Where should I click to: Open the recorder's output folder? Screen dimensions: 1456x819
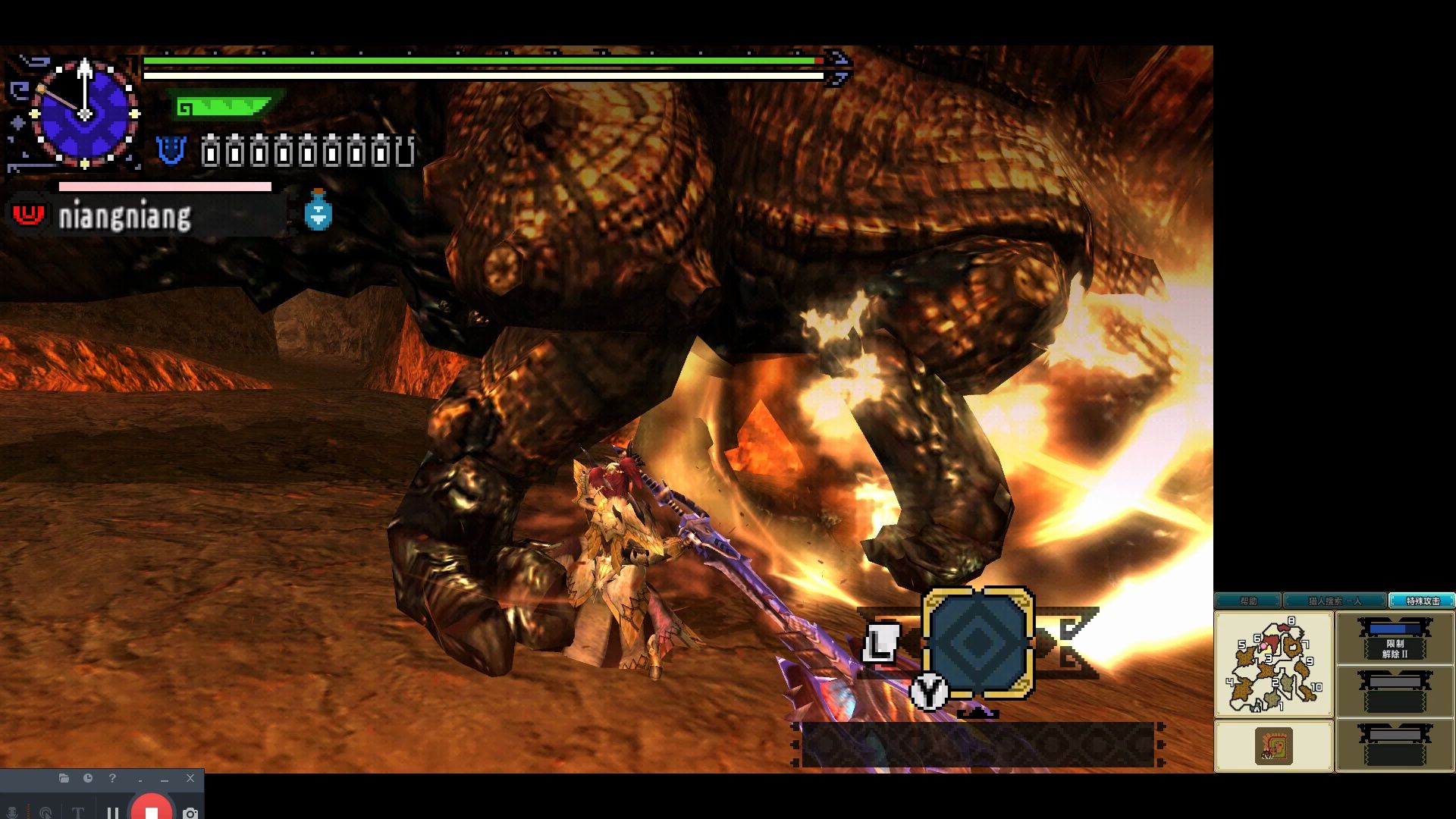[64, 778]
